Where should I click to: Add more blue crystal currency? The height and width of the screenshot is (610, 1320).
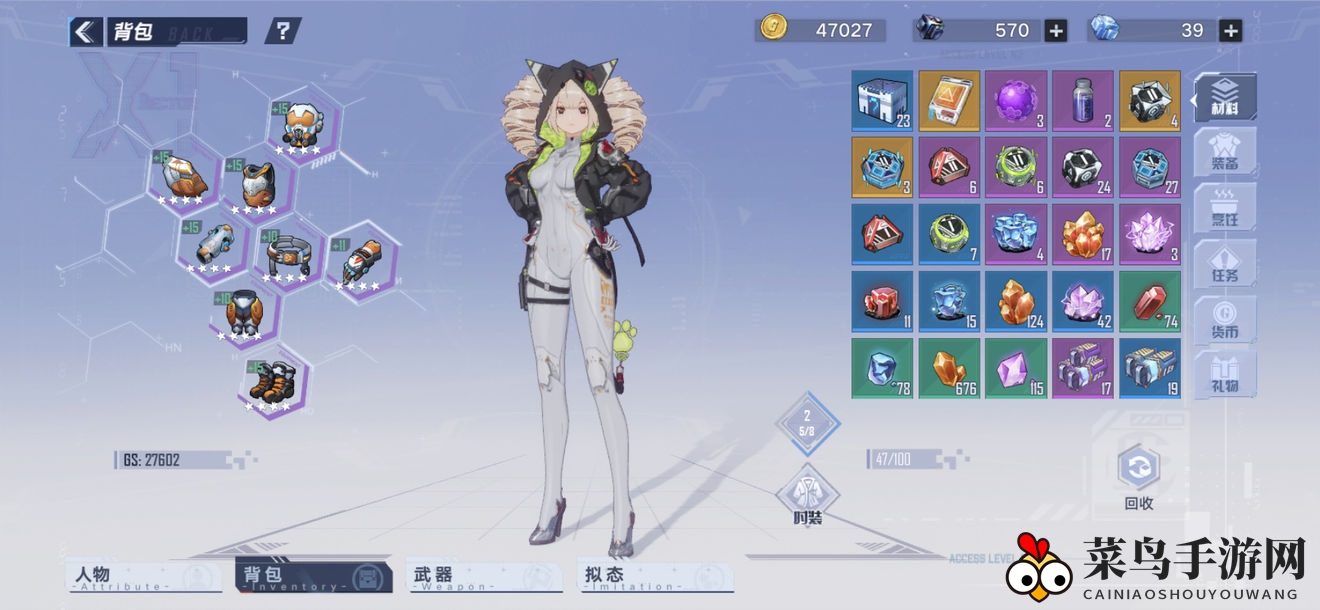(x=1231, y=31)
